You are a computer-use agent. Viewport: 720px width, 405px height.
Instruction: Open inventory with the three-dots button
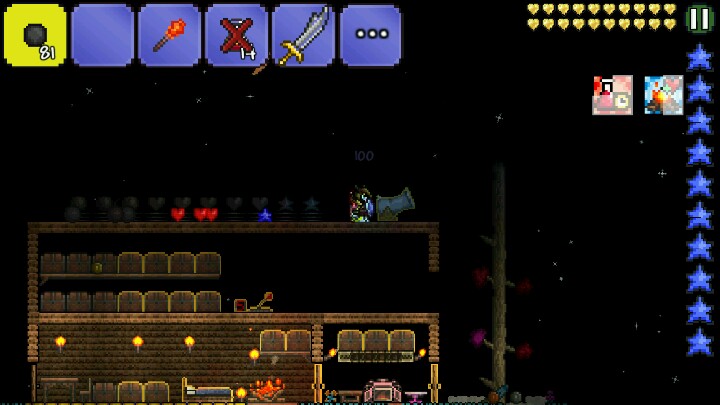tap(370, 35)
